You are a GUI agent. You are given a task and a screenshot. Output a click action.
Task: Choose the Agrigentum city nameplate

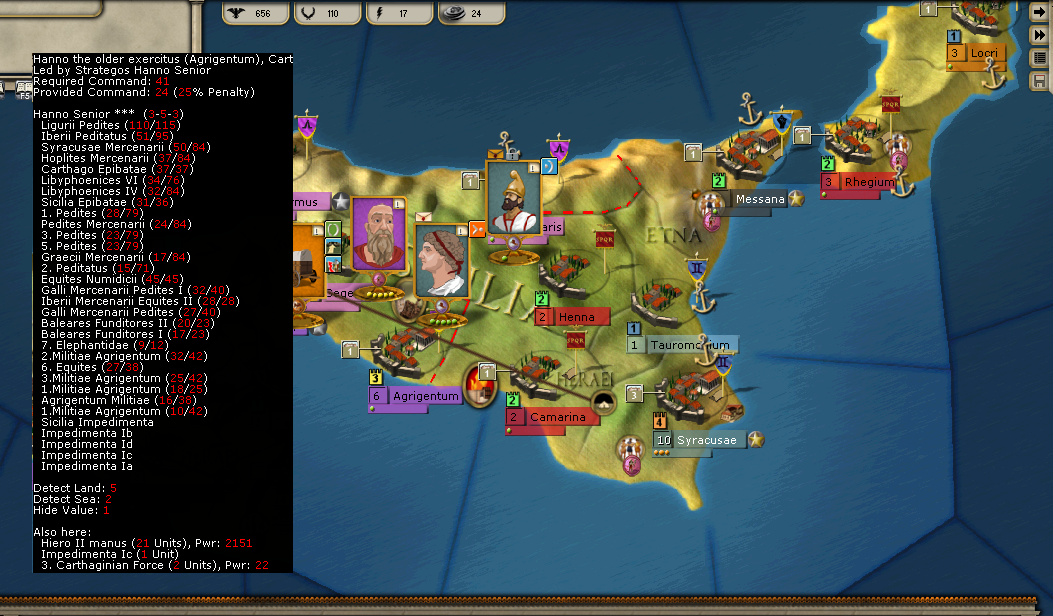click(424, 396)
